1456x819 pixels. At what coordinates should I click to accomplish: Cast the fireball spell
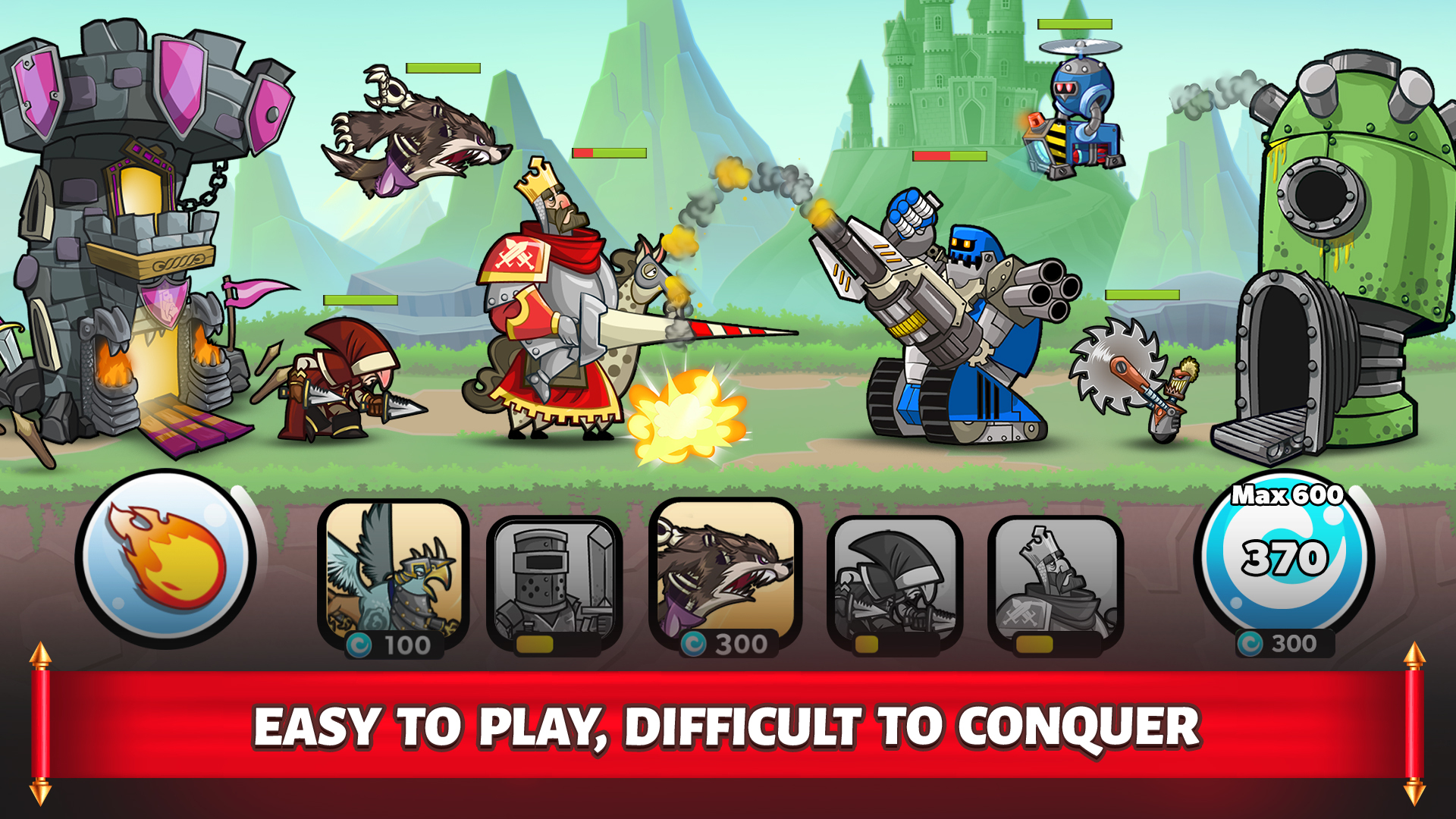[165, 560]
